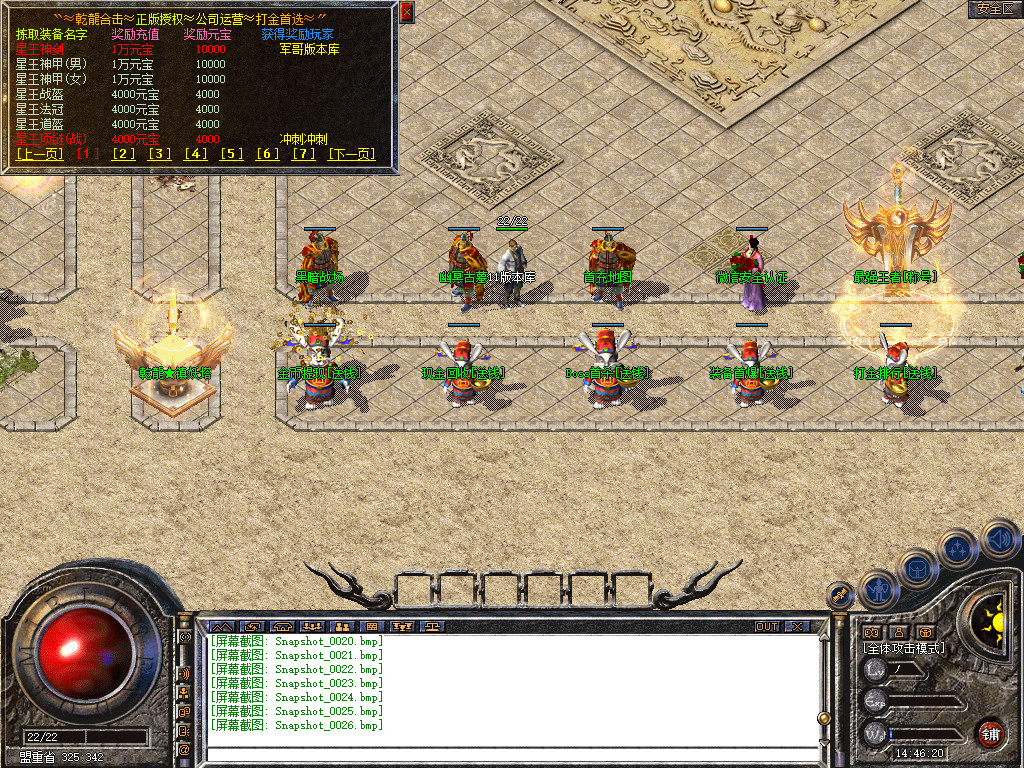
Task: Click the chat scrollbar down arrow
Action: coord(824,742)
